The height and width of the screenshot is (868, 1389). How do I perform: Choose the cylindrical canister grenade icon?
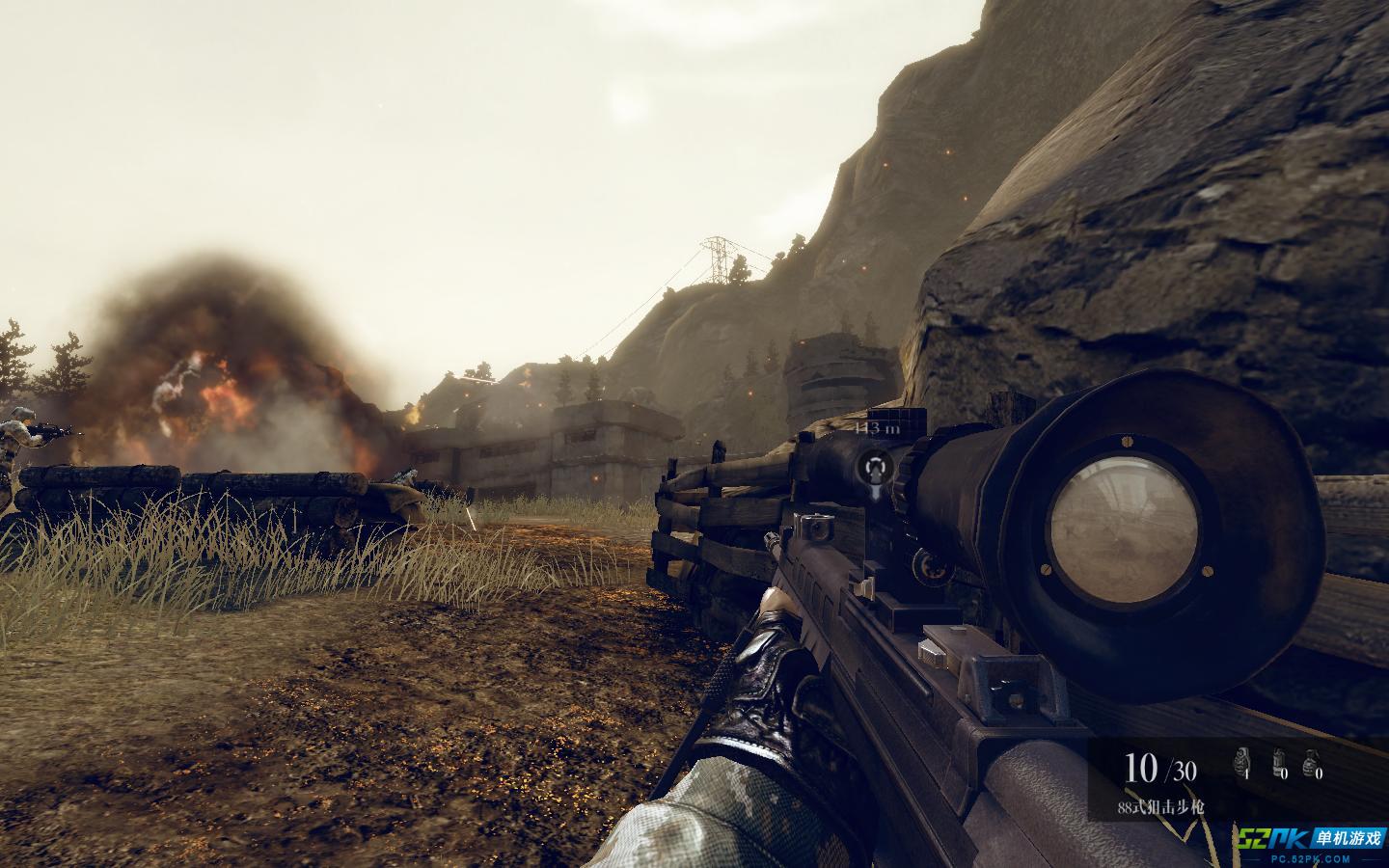pos(1279,762)
